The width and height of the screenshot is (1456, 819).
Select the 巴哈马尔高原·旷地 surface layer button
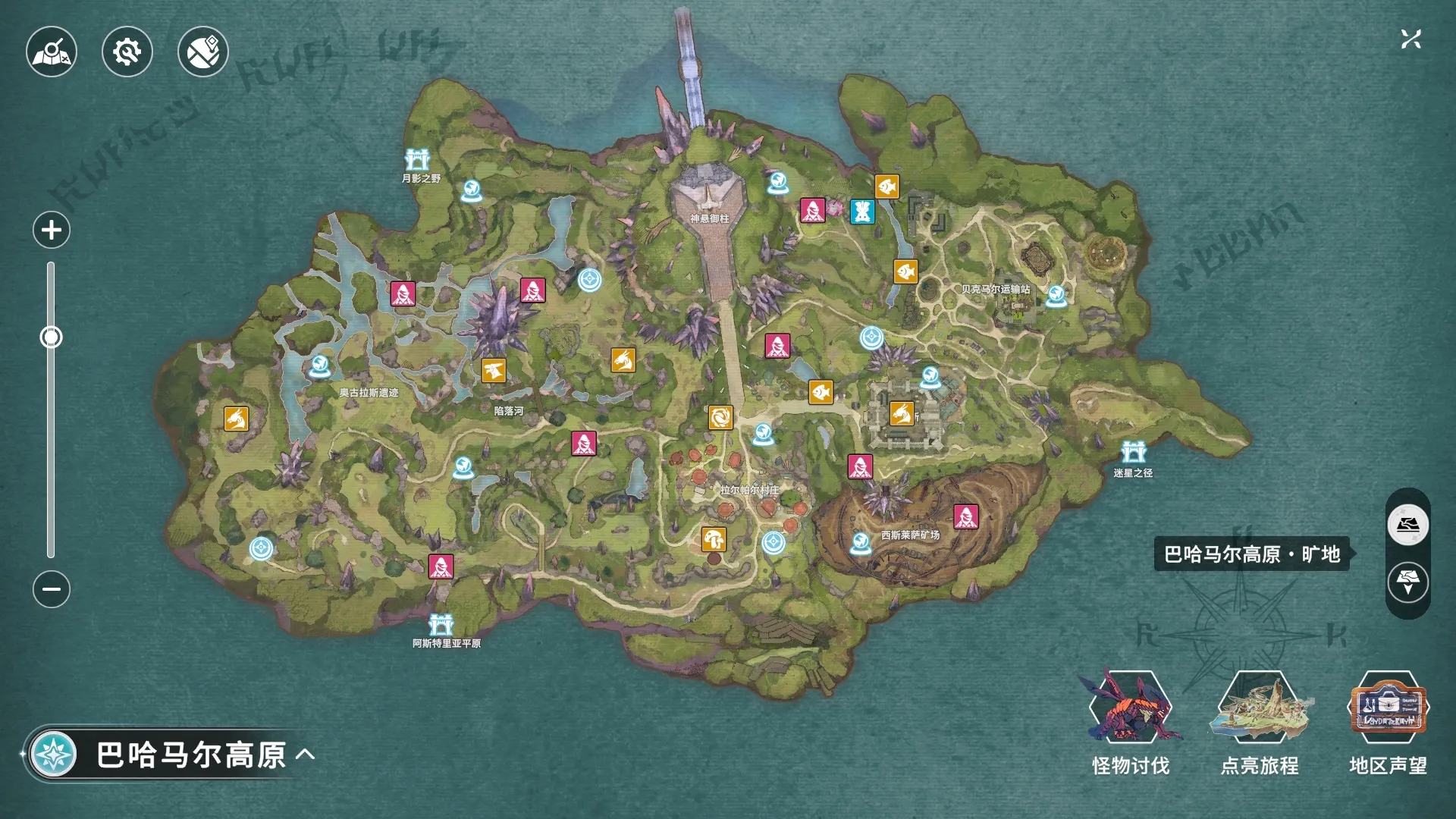(x=1407, y=525)
